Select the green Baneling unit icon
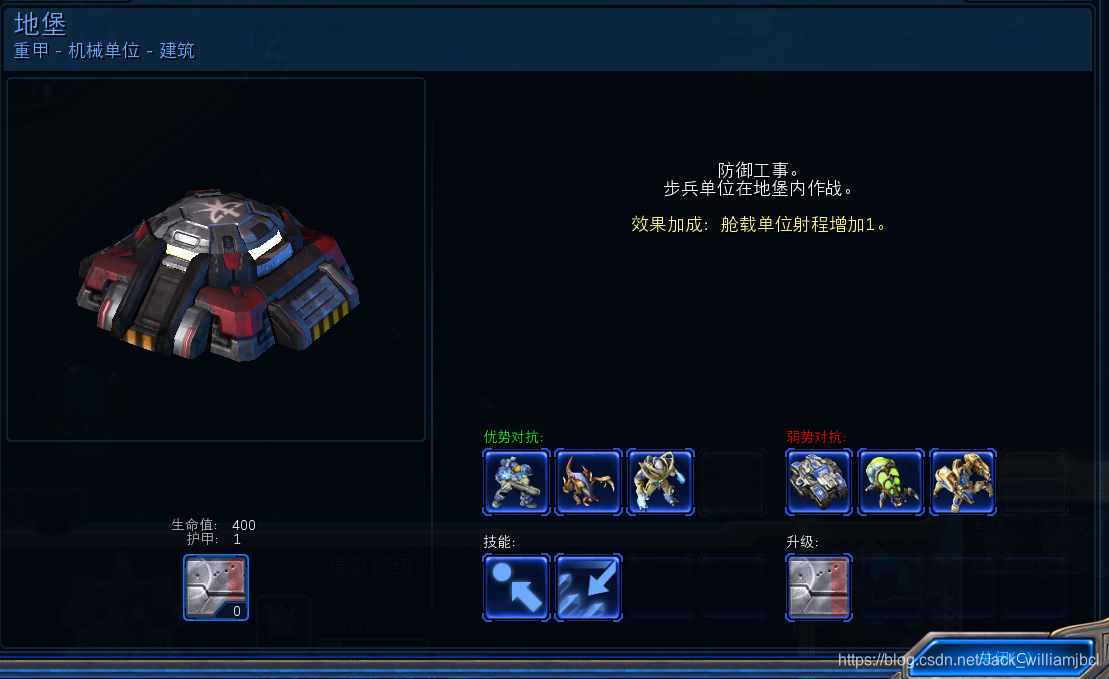The image size is (1109, 679). 891,481
